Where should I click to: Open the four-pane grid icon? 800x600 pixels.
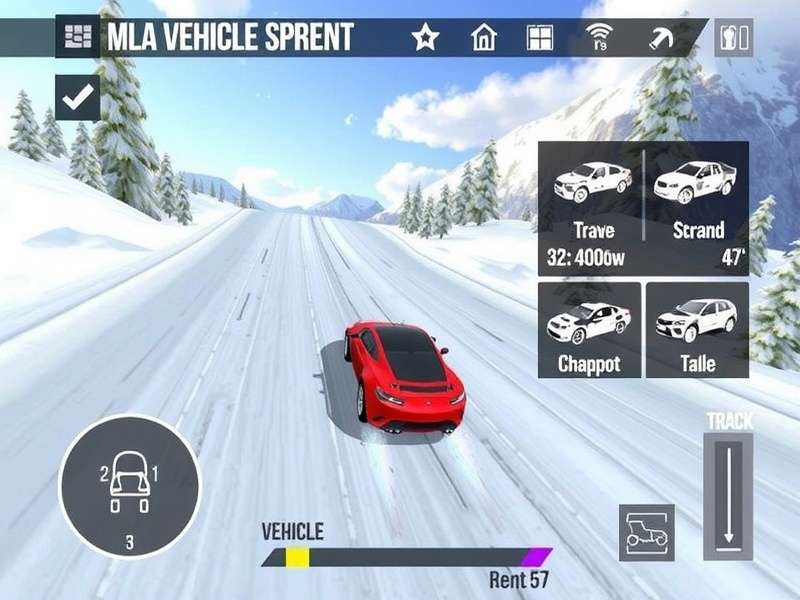coord(540,38)
